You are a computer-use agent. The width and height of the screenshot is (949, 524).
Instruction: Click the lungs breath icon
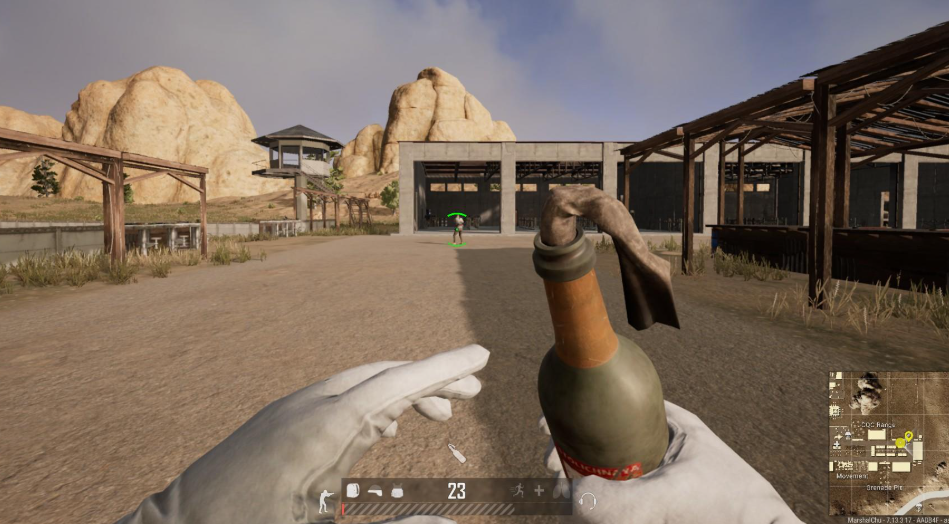(560, 491)
